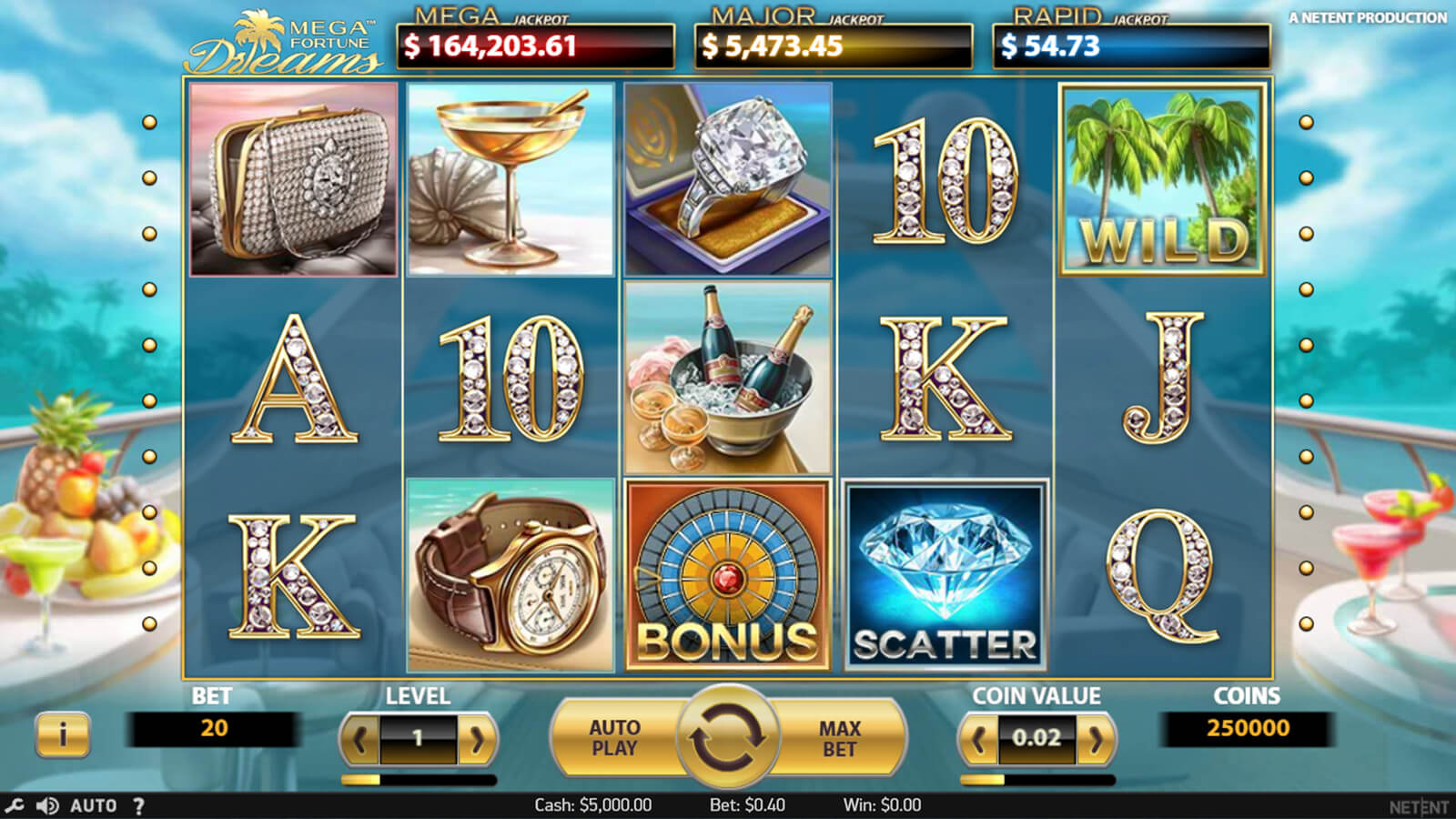Image resolution: width=1456 pixels, height=819 pixels.
Task: Adjust the level slider bar
Action: [x=419, y=780]
